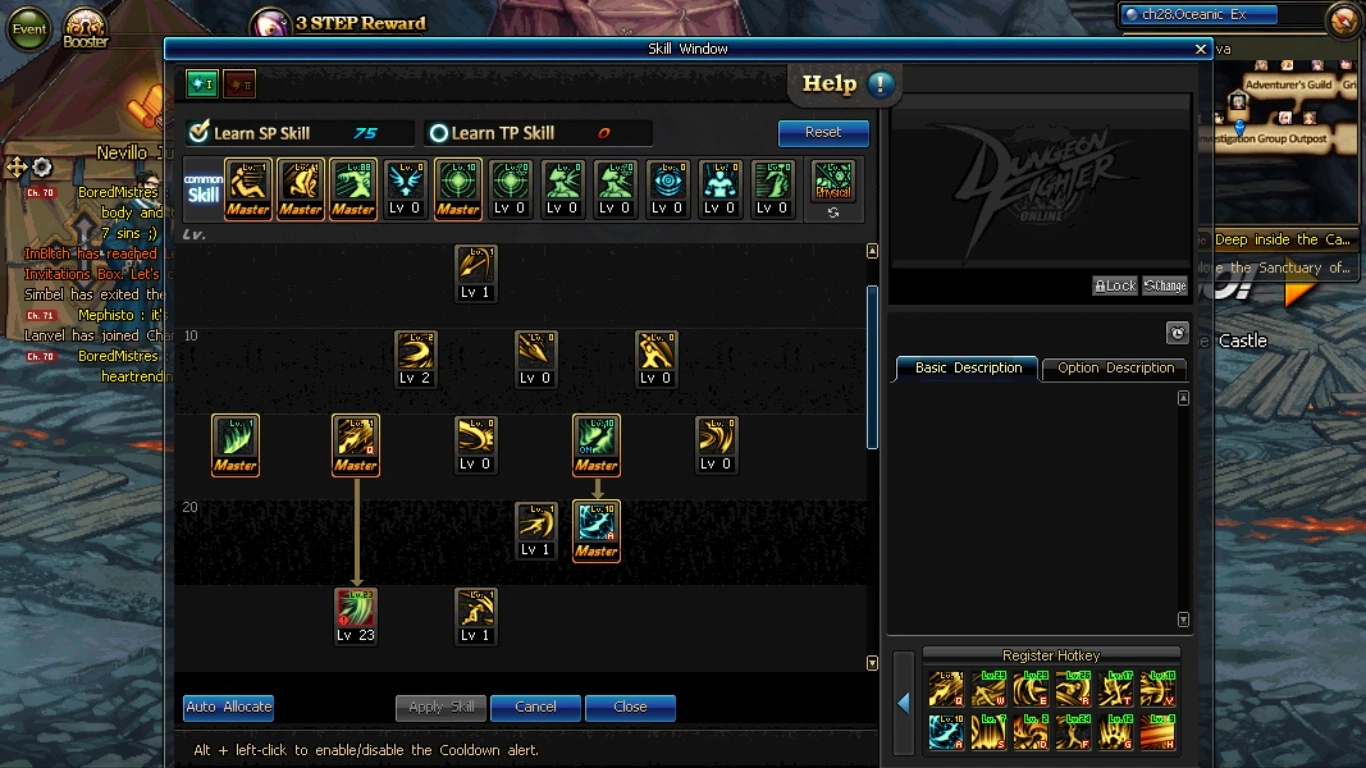This screenshot has height=768, width=1366.
Task: Click the Auto Allocate button
Action: [228, 707]
